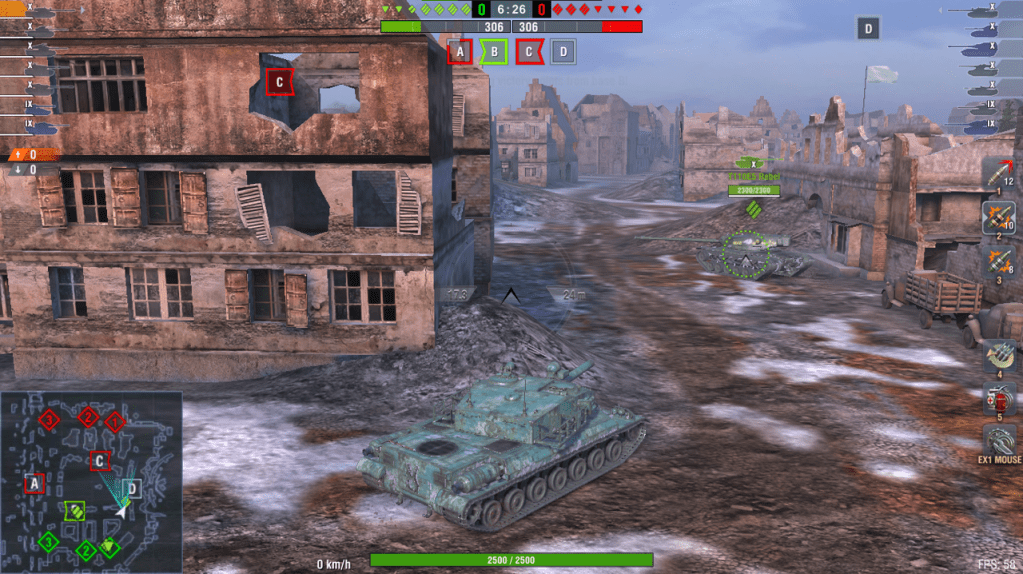1023x574 pixels.
Task: Click the base A flag in capture bar
Action: (460, 52)
